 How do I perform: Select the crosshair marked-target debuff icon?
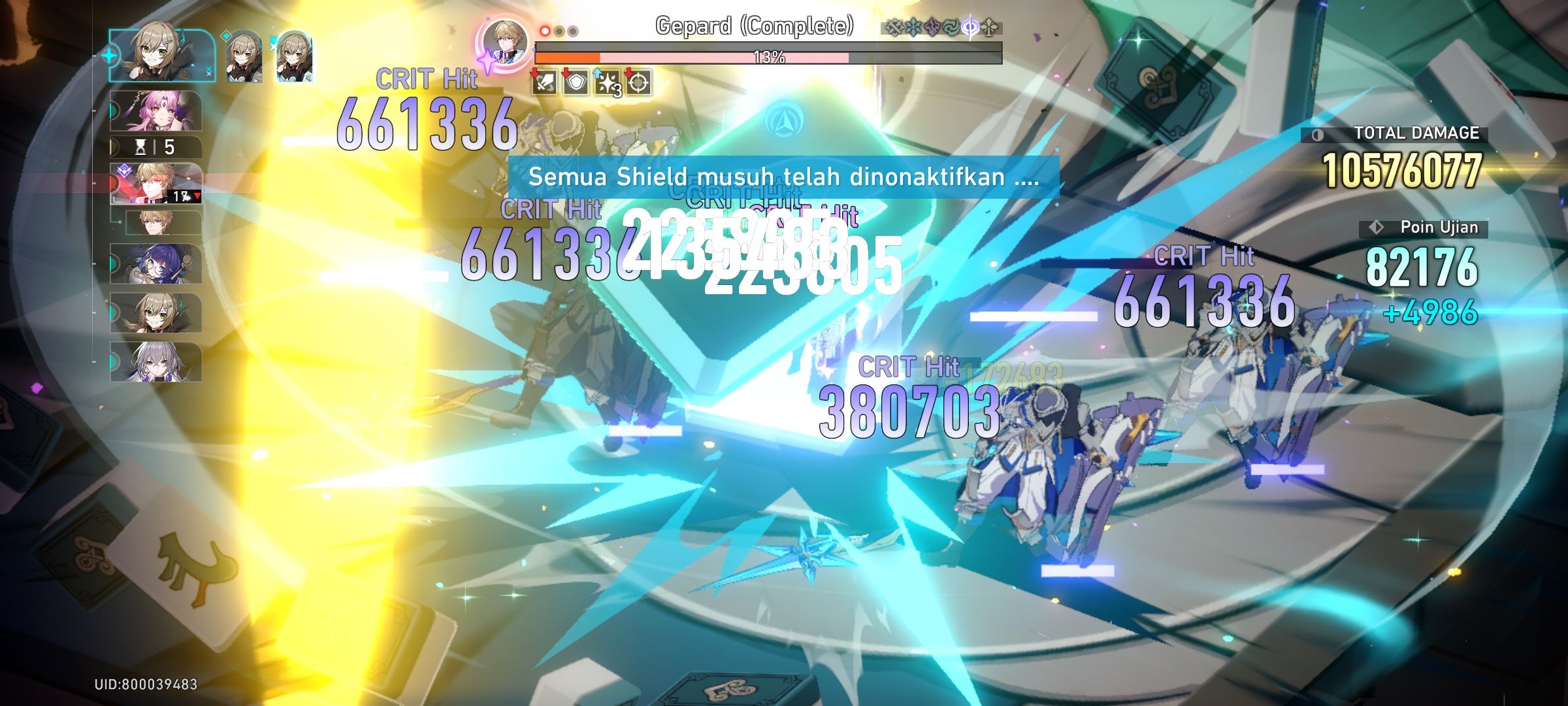637,83
